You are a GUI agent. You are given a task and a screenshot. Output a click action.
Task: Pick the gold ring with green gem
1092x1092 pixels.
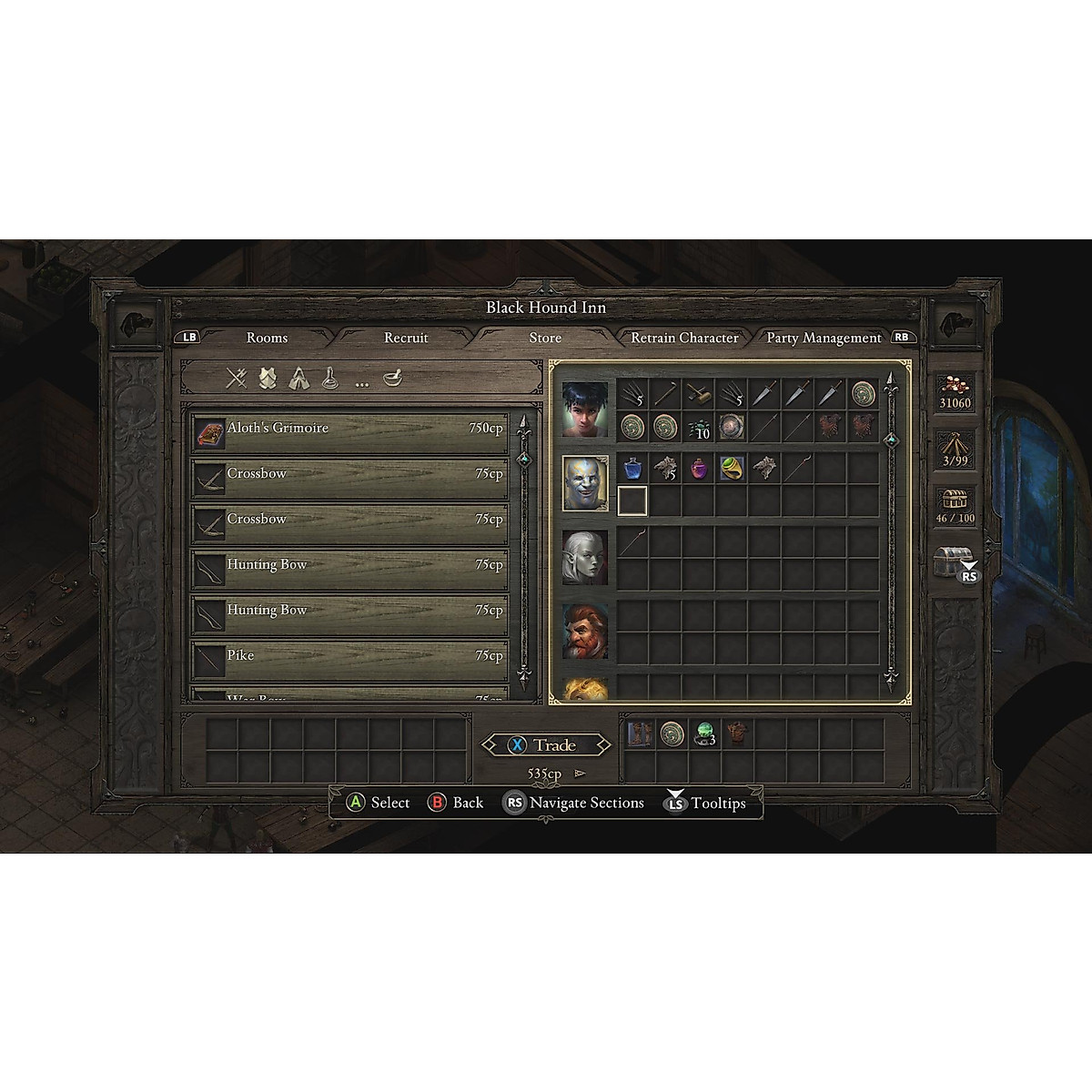732,468
